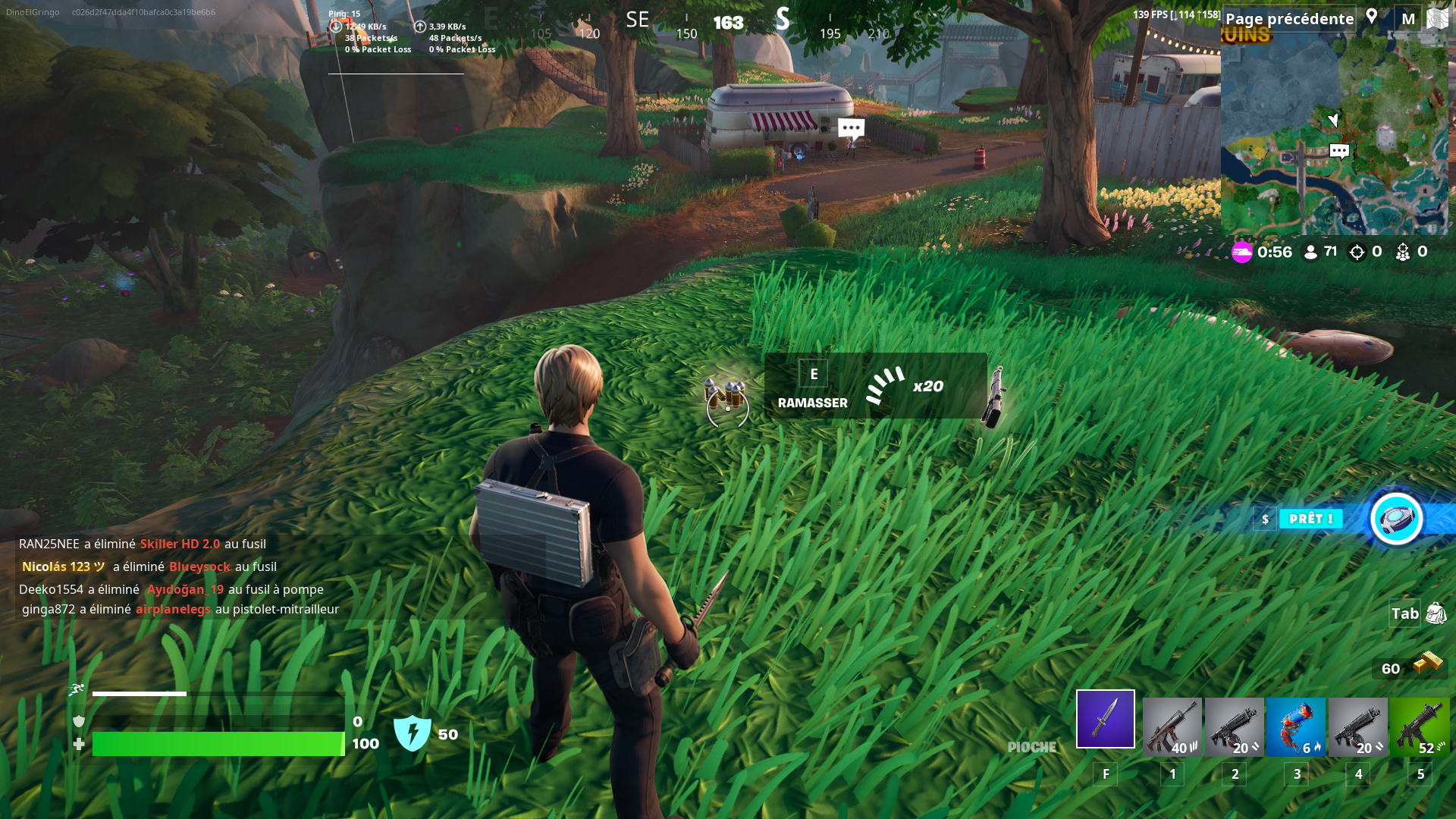Image resolution: width=1456 pixels, height=819 pixels.
Task: Select the rifle in slot 5
Action: pos(1419,726)
